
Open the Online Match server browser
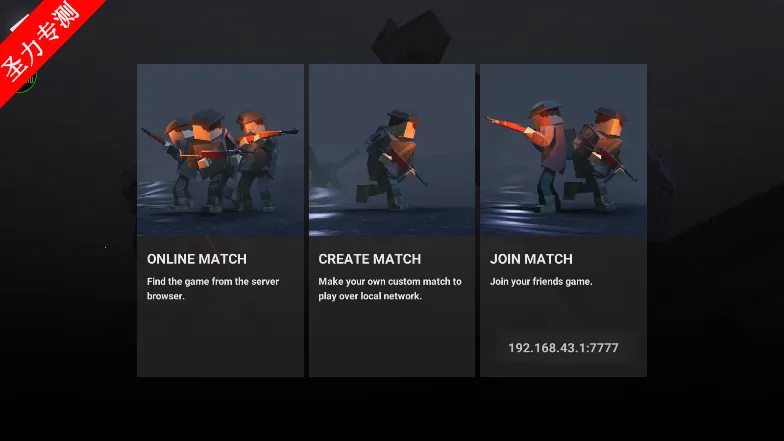click(220, 220)
